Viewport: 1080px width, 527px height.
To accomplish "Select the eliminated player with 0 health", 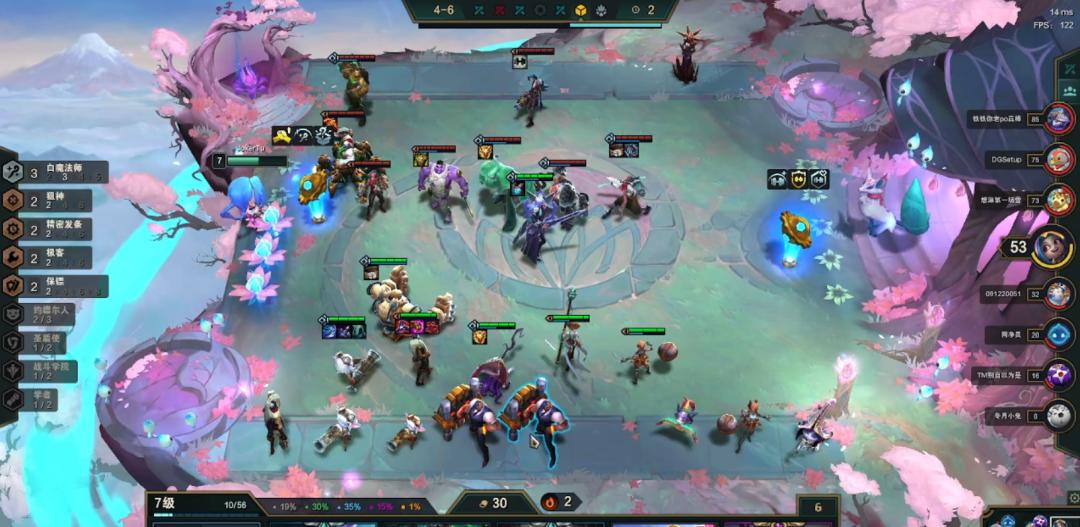I will 1059,415.
